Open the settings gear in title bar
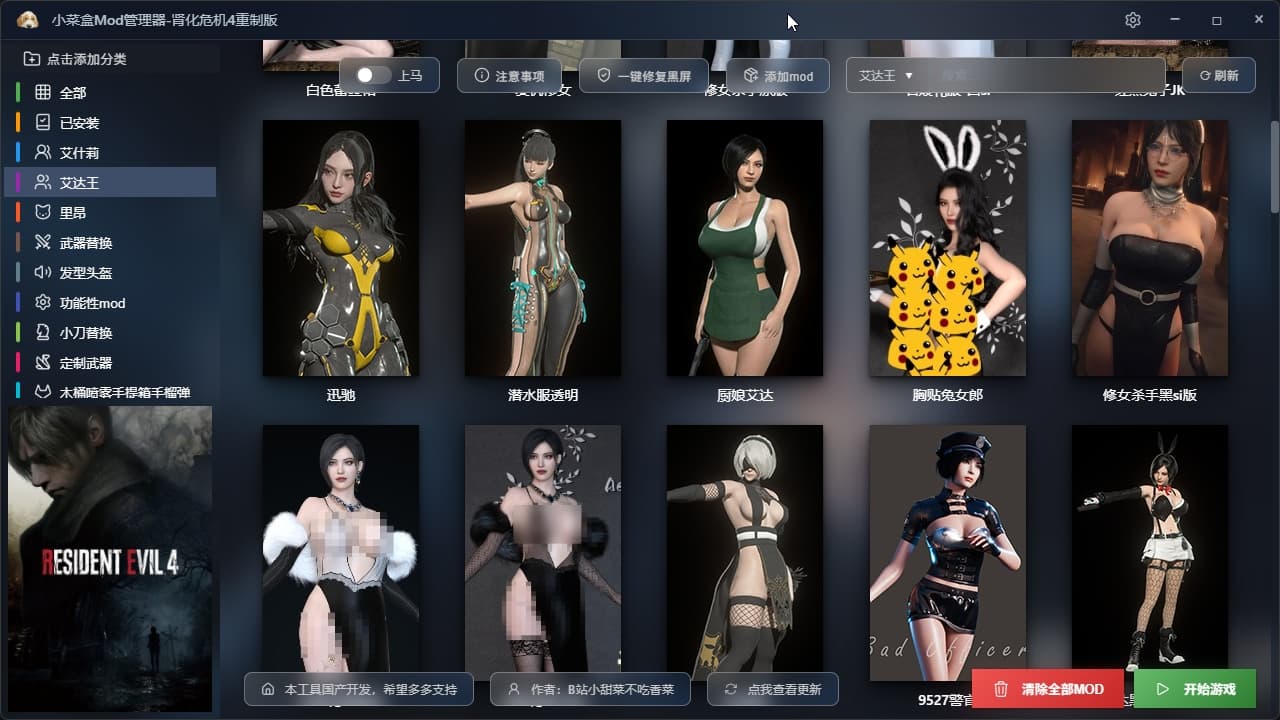Image resolution: width=1280 pixels, height=720 pixels. coord(1132,20)
